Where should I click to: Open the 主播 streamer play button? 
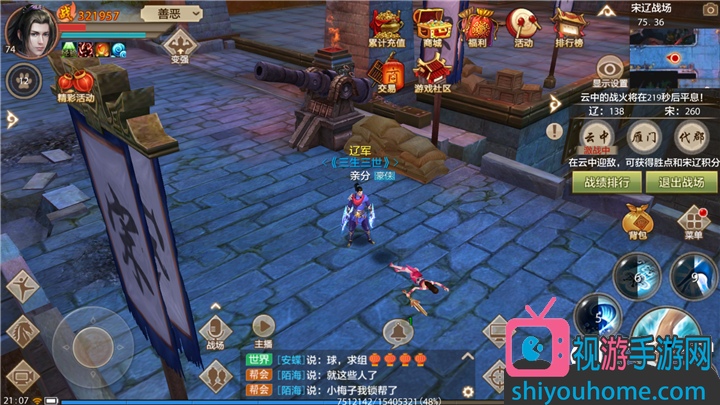click(x=263, y=328)
